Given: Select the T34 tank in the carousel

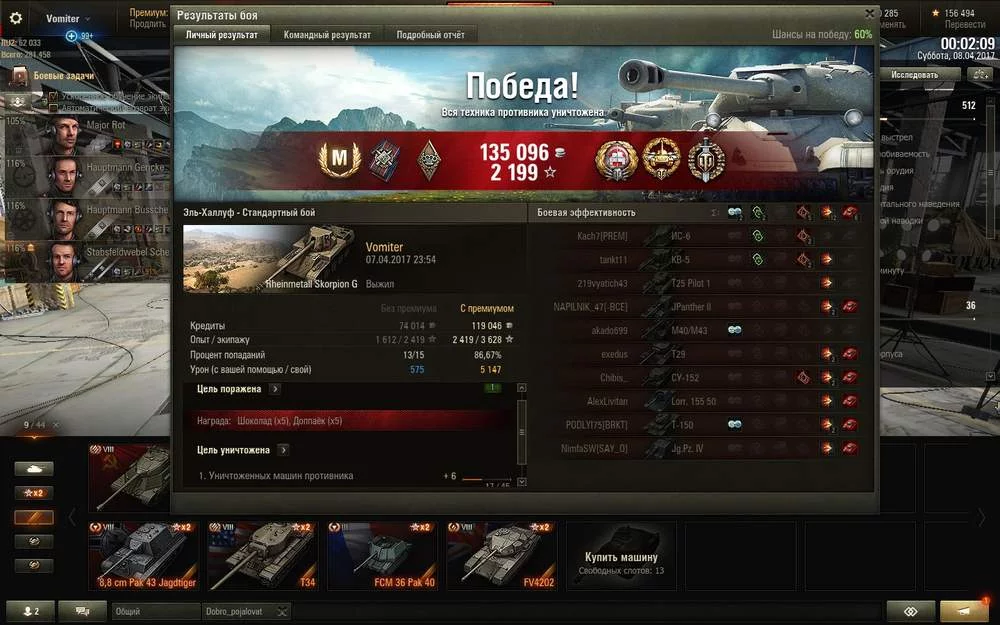Looking at the screenshot, I should pos(262,555).
